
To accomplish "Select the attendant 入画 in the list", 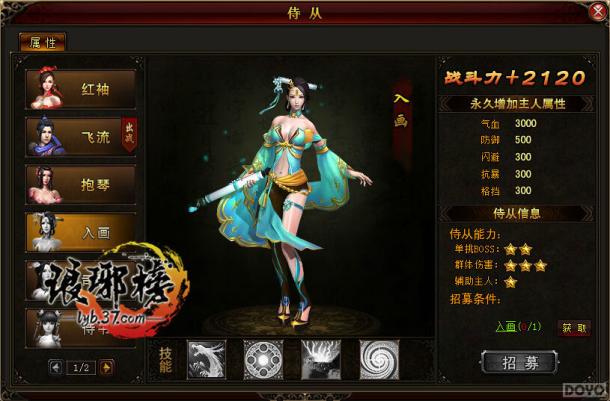I will (81, 232).
